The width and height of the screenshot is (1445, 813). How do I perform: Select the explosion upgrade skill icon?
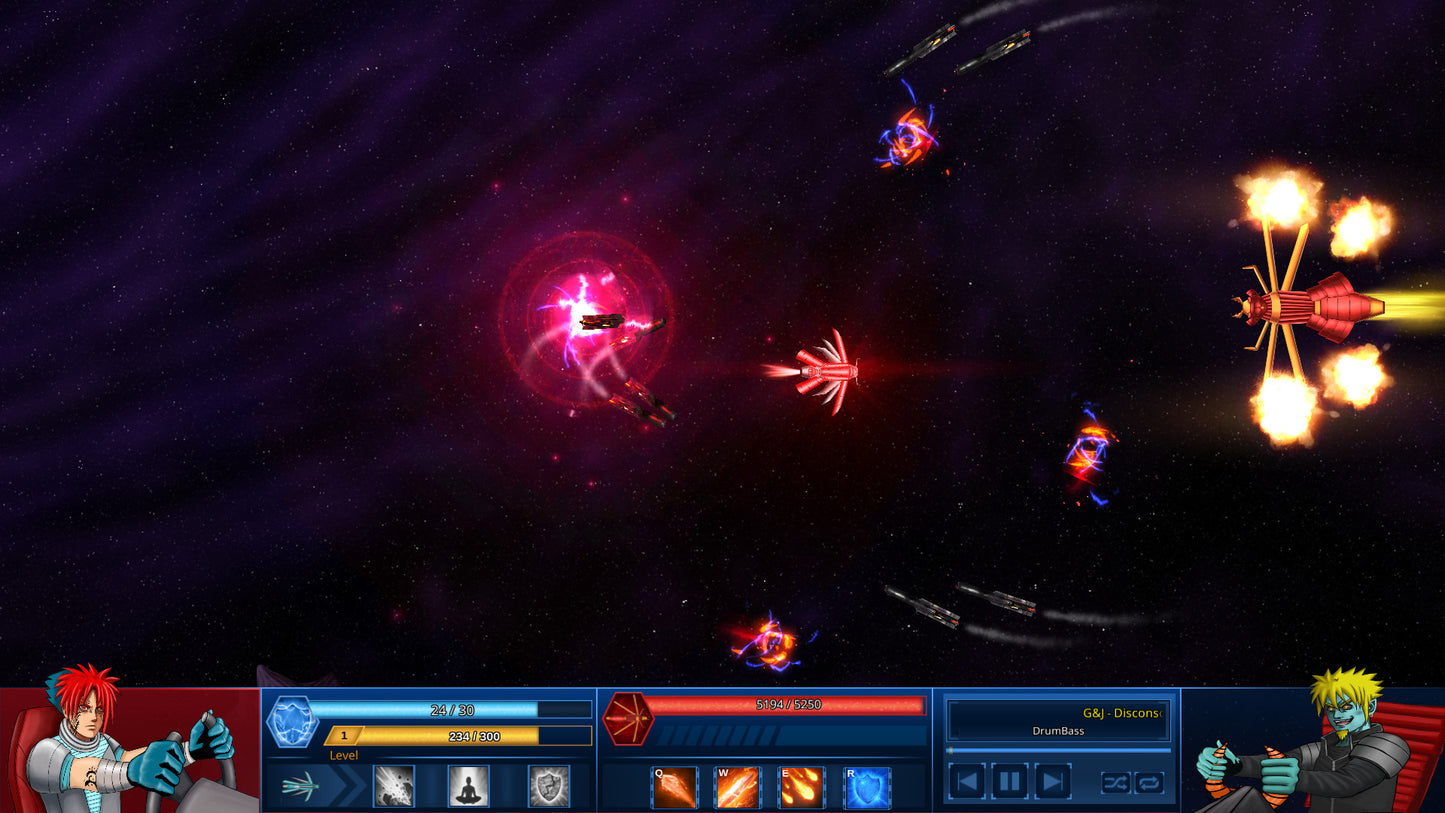(395, 785)
